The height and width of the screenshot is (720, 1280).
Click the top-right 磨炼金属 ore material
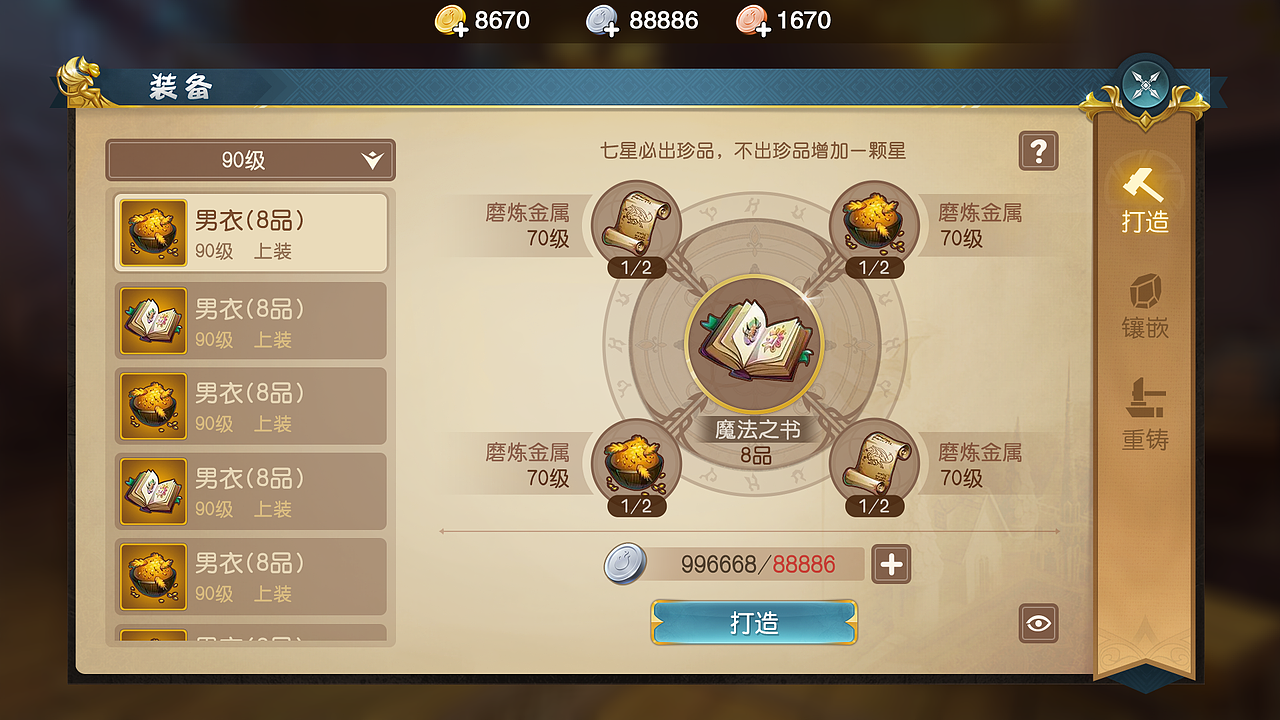coord(872,222)
